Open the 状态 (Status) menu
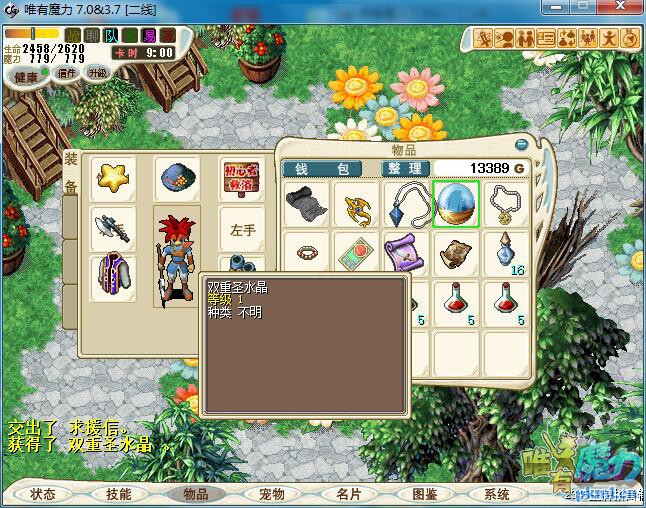Viewport: 646px width, 508px height. [43, 494]
